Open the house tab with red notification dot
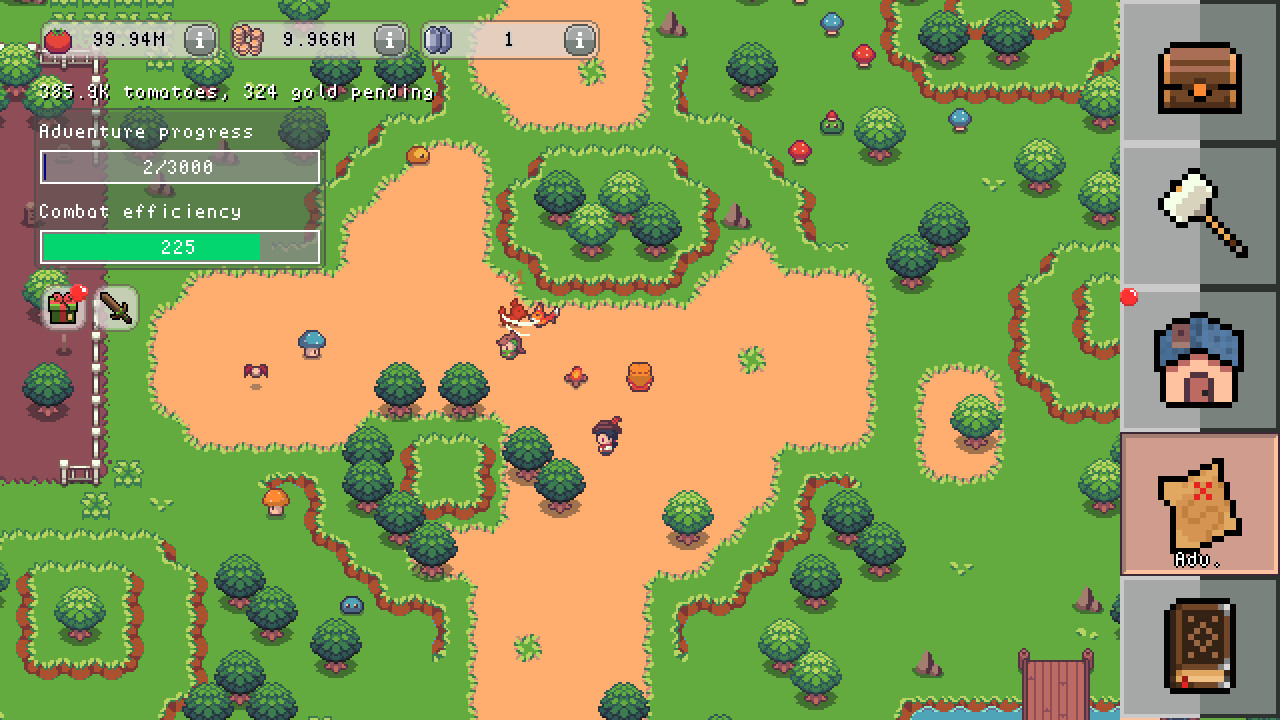This screenshot has height=720, width=1280. 1199,360
